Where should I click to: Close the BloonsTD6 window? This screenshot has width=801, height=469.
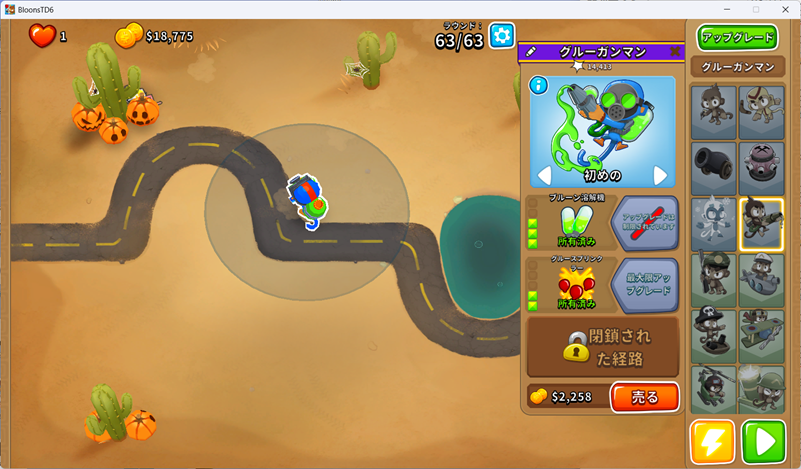[784, 9]
